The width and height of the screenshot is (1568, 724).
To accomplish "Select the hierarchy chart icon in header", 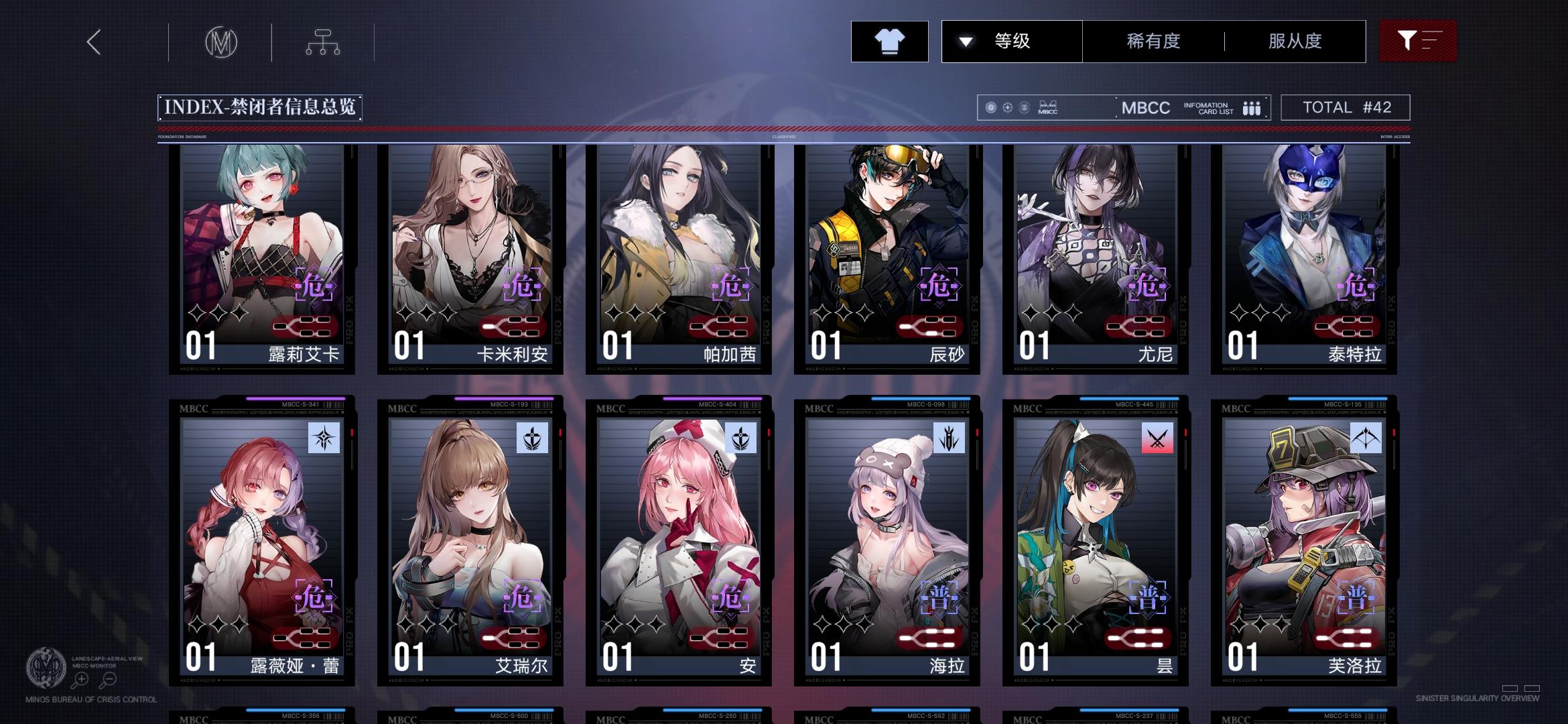I will (324, 42).
